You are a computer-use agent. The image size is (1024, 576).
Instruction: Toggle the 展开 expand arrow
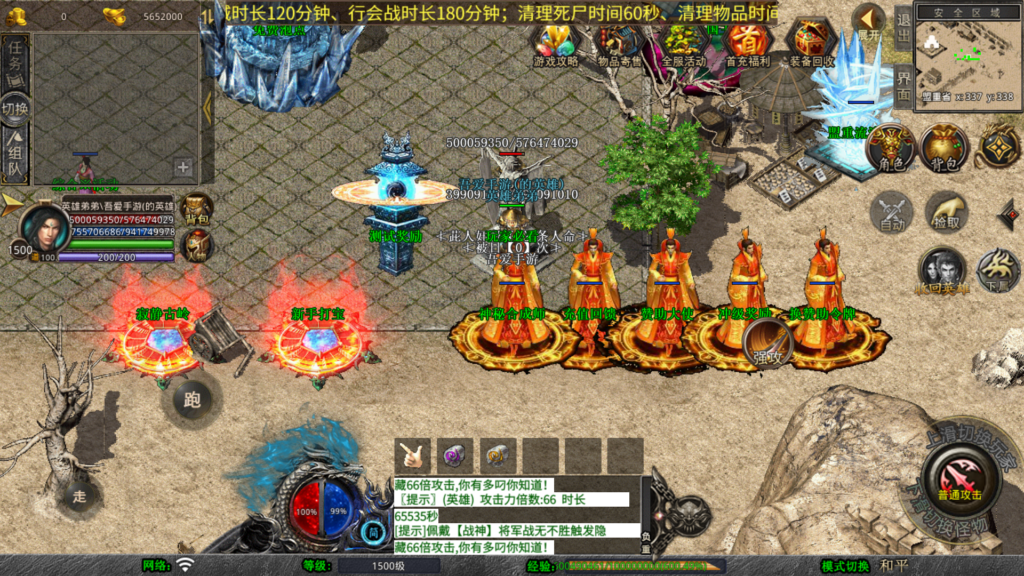869,20
